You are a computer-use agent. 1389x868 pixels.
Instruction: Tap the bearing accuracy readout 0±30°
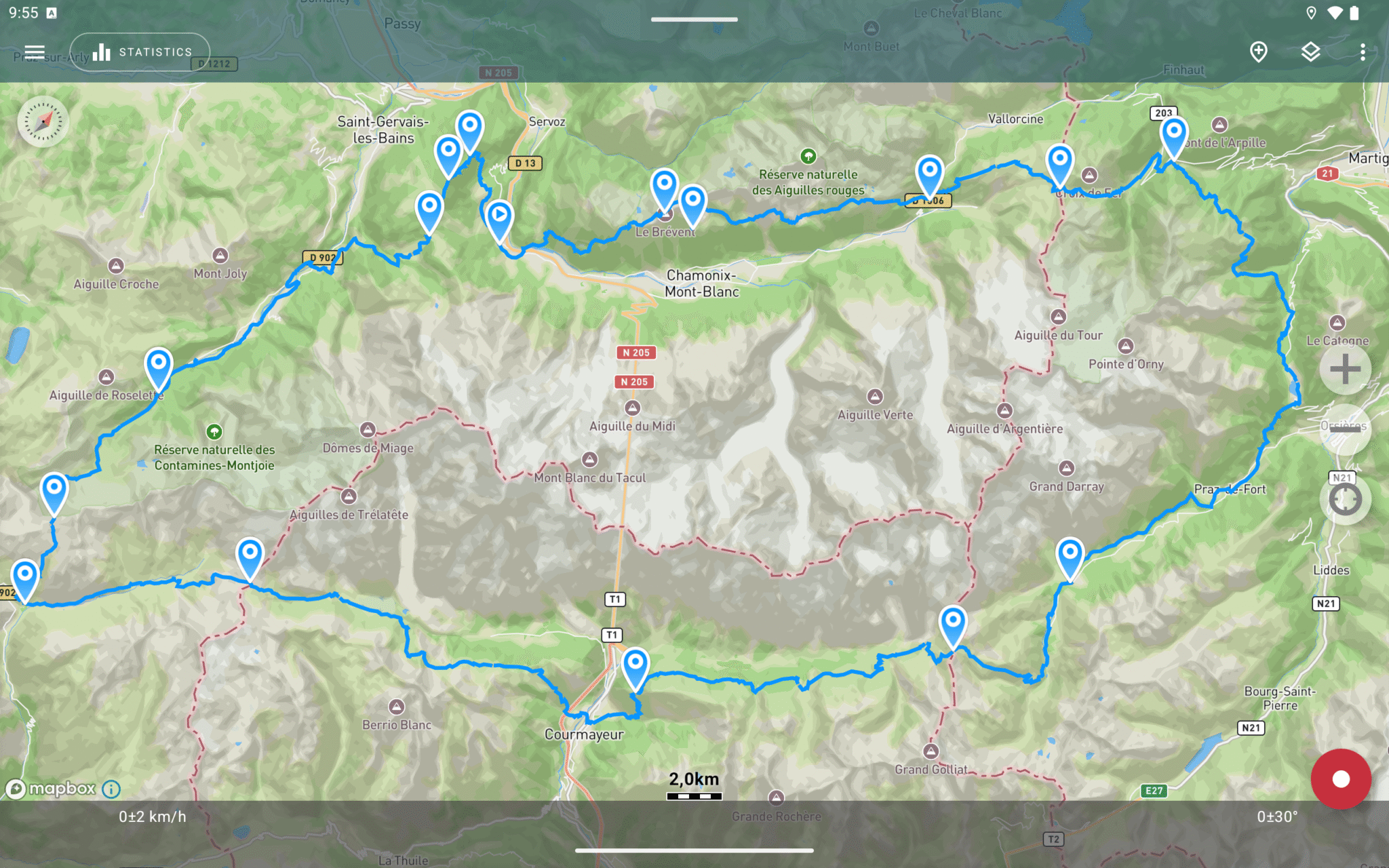coord(1276,816)
